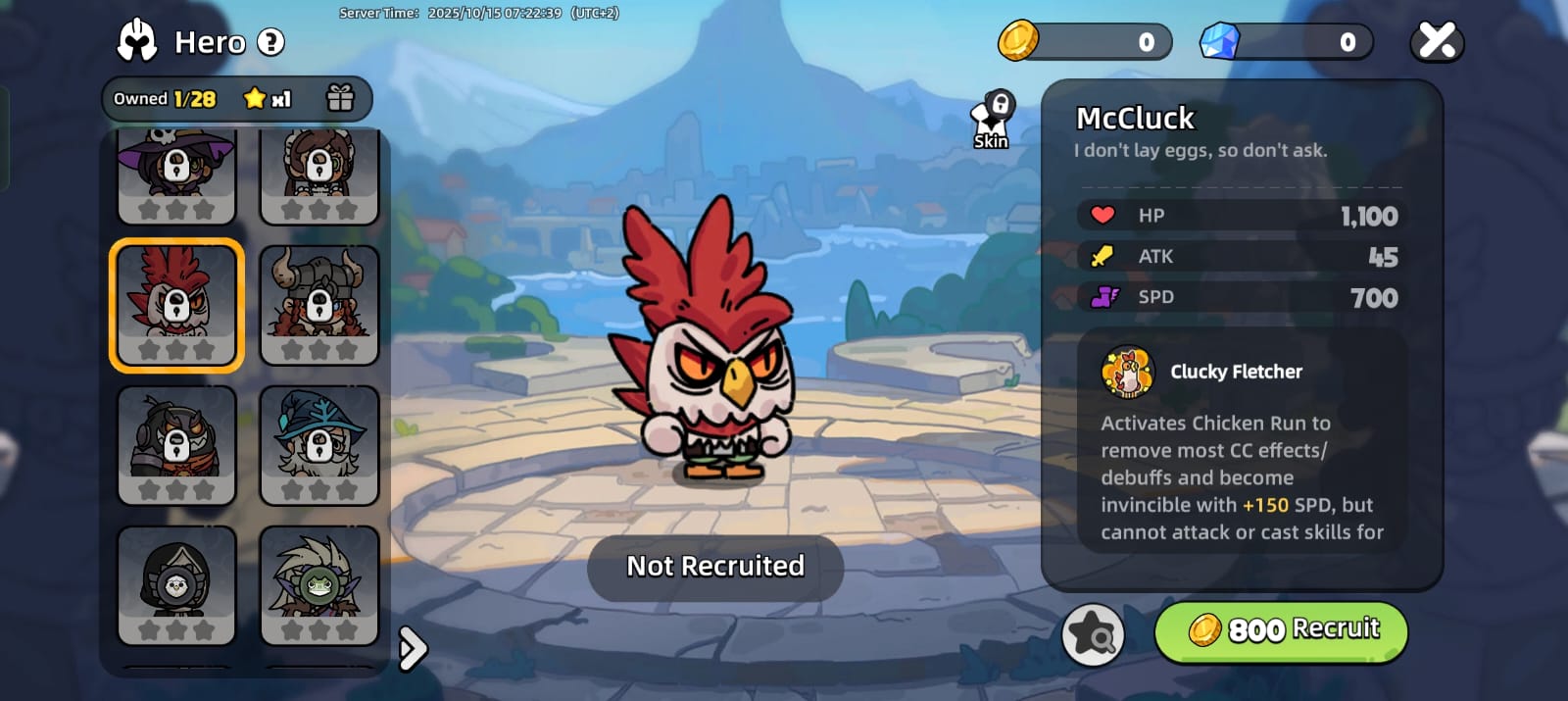Click the blue gem currency icon

(1220, 41)
